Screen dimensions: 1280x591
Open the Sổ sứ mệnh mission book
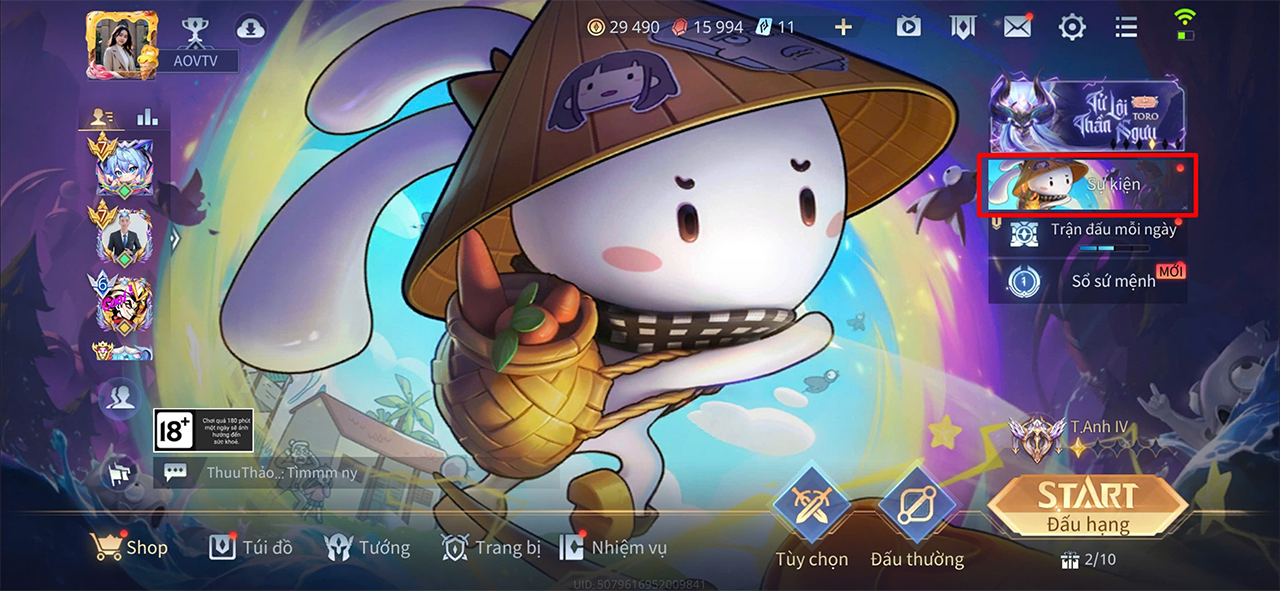(x=1087, y=280)
